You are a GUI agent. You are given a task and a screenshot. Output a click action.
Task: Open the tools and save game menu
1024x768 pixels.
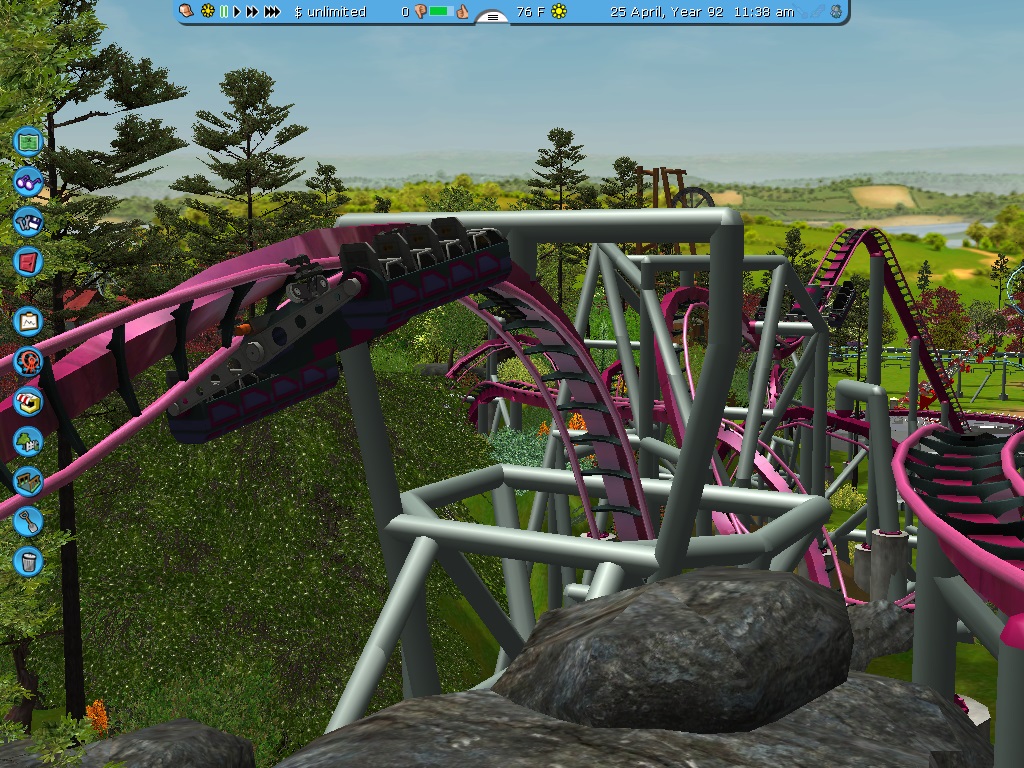pos(28,221)
